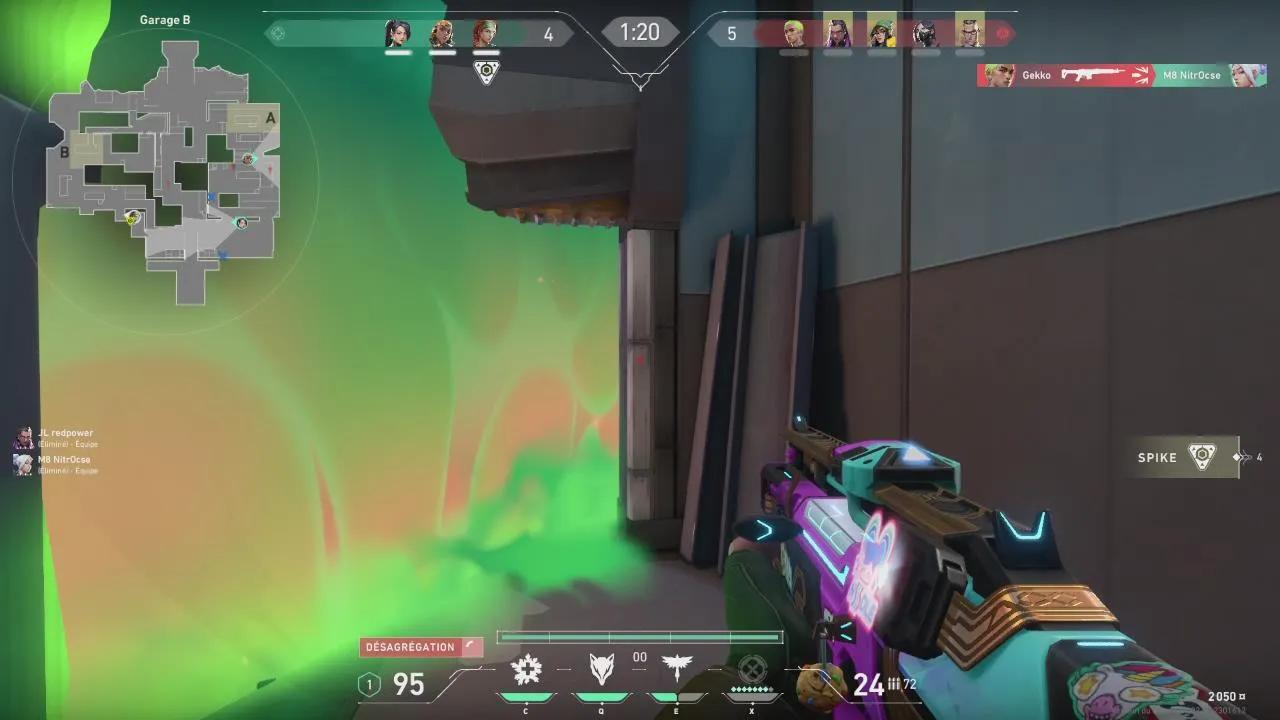1280x720 pixels.
Task: Click M8 NitrOcse in the kill feed
Action: pyautogui.click(x=1192, y=75)
